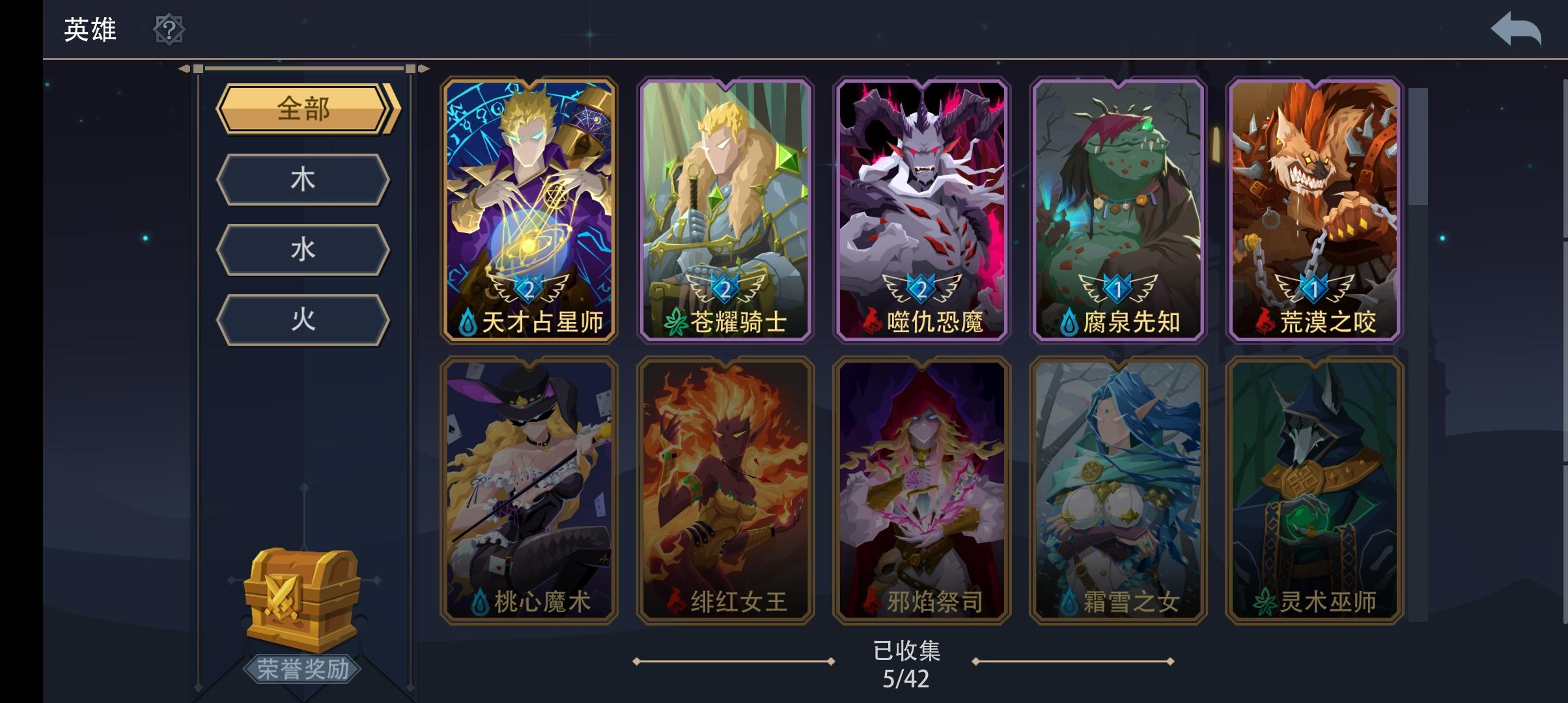
Task: Open the help icon beside the 英雄 title
Action: click(x=169, y=29)
